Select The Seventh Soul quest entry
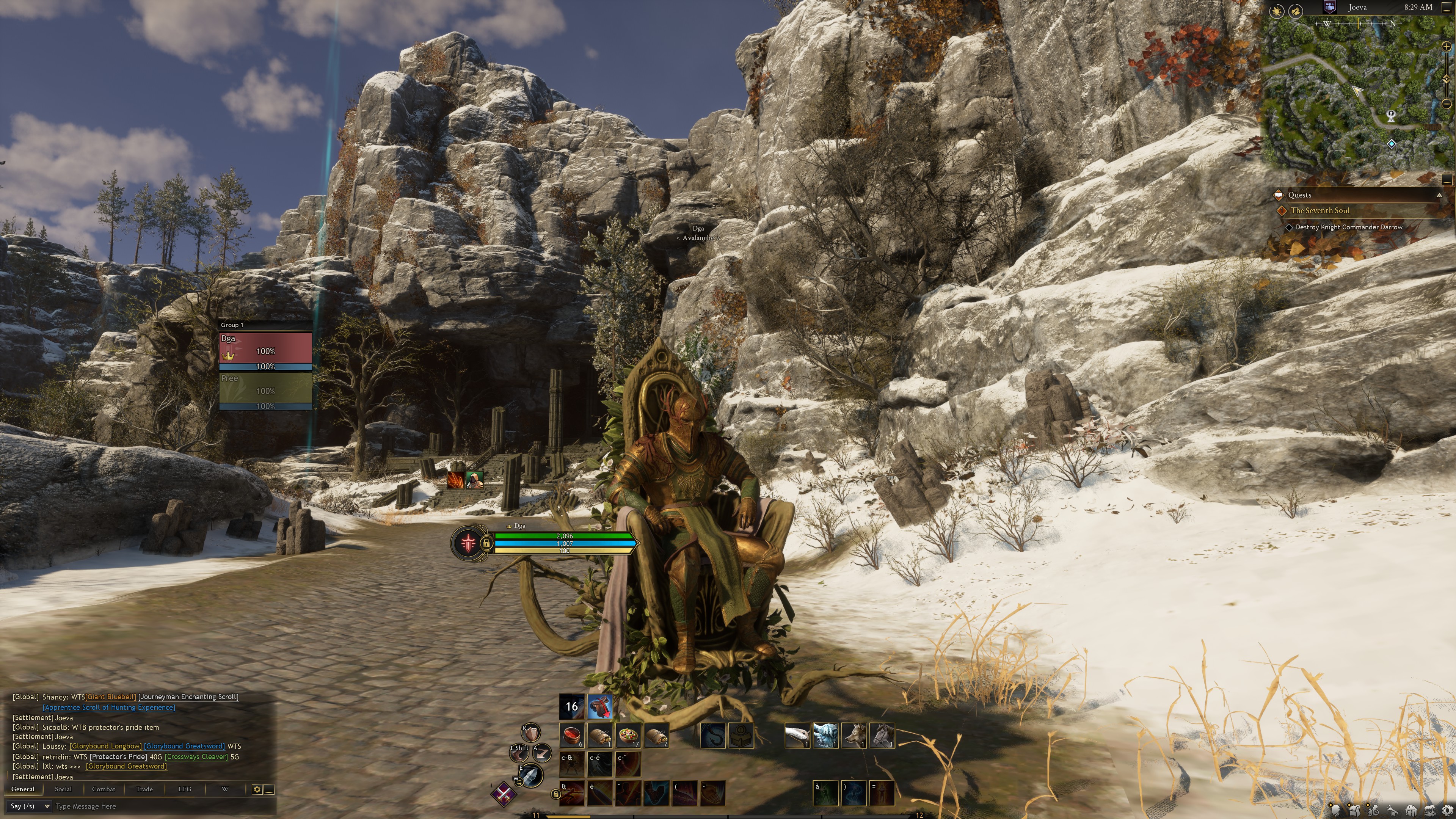 tap(1320, 210)
